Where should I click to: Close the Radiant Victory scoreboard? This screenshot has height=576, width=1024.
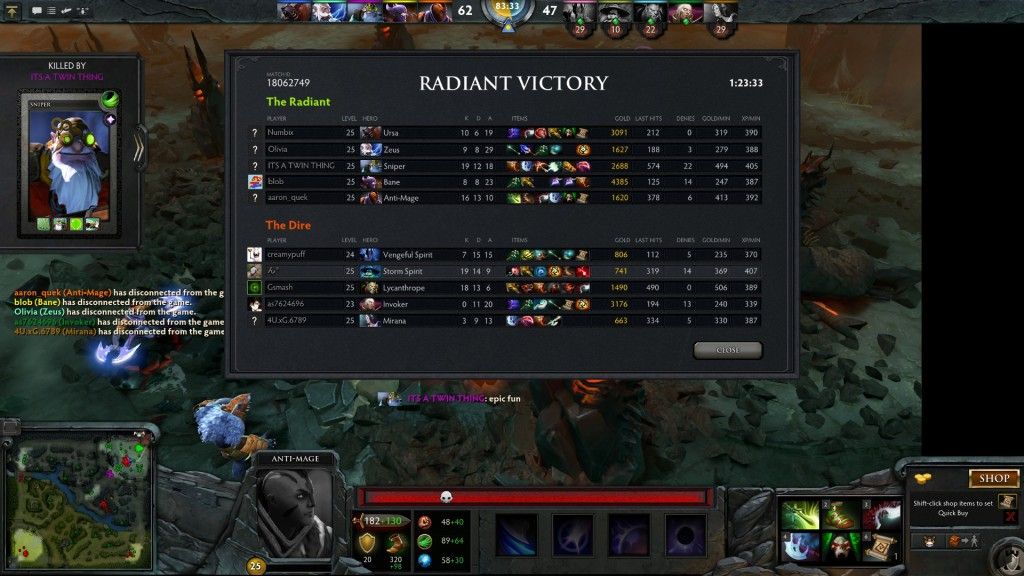coord(727,350)
